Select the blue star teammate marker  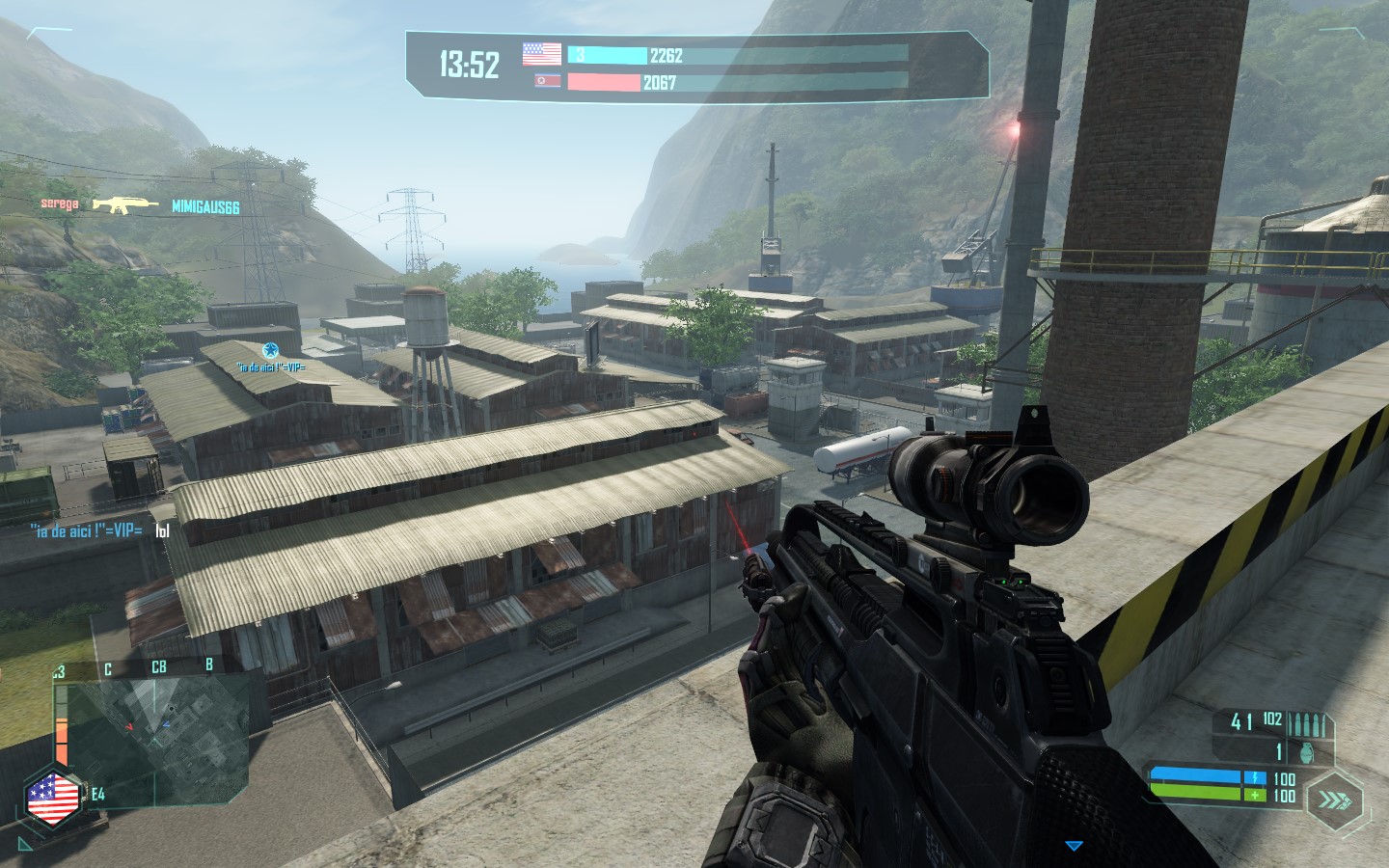pyautogui.click(x=270, y=350)
